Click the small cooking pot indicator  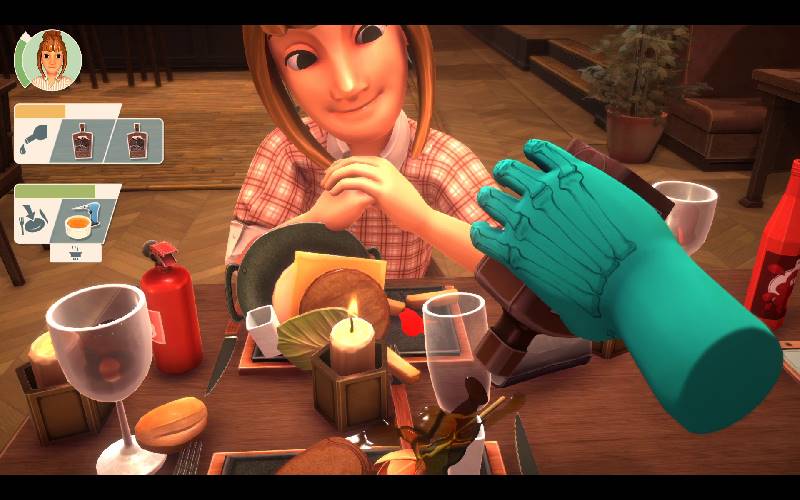click(x=76, y=253)
